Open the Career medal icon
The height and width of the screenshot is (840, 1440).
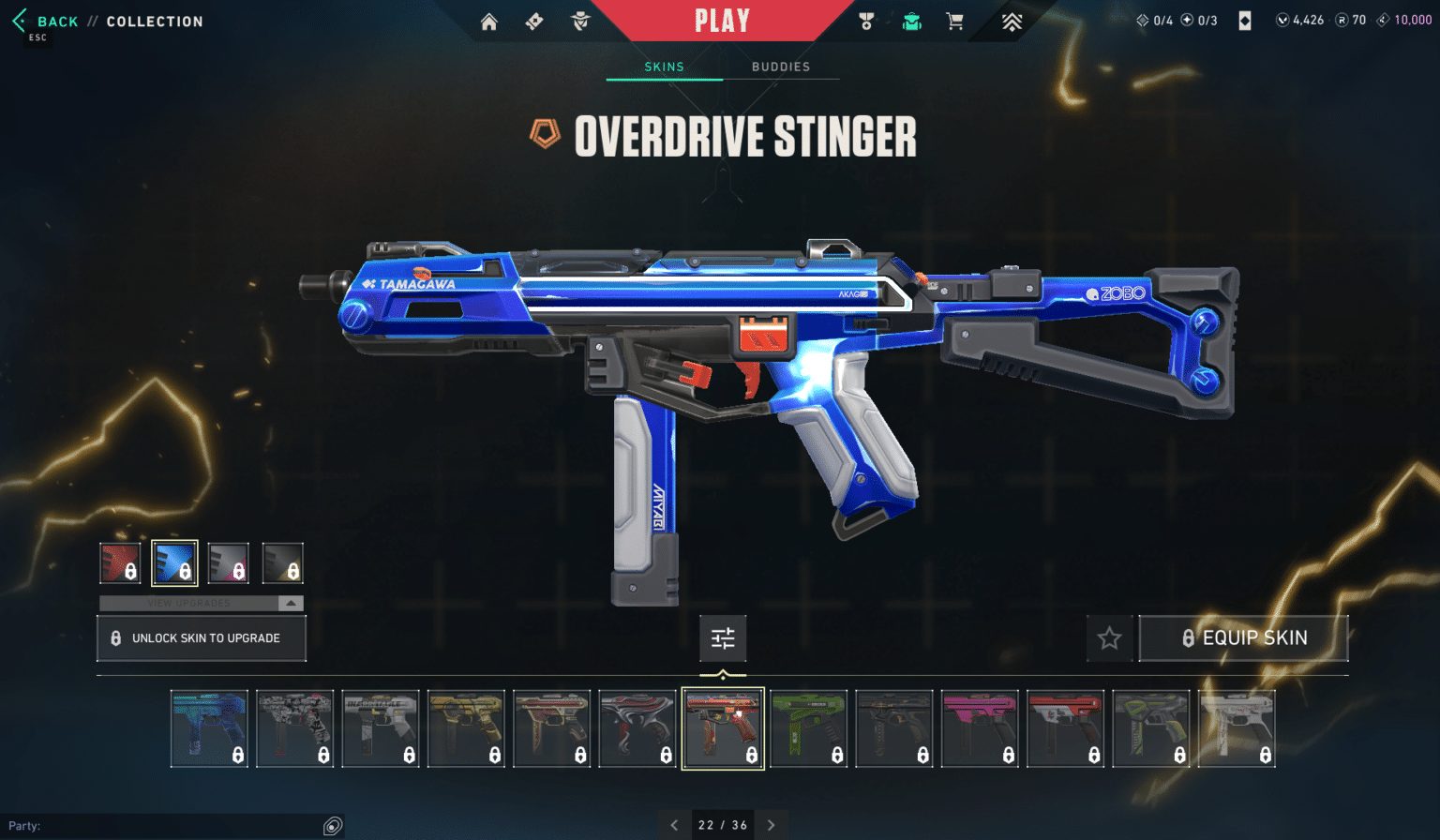867,21
